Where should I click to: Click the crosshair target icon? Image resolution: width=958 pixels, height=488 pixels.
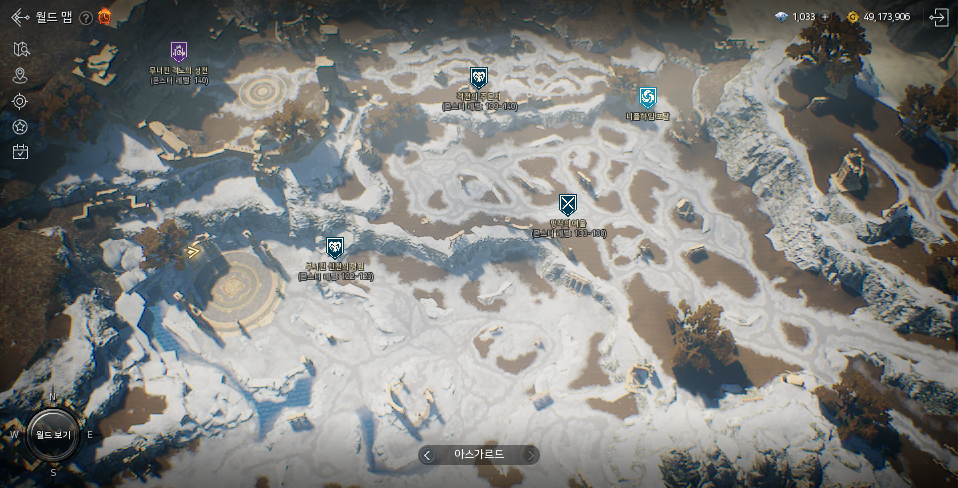coord(20,101)
